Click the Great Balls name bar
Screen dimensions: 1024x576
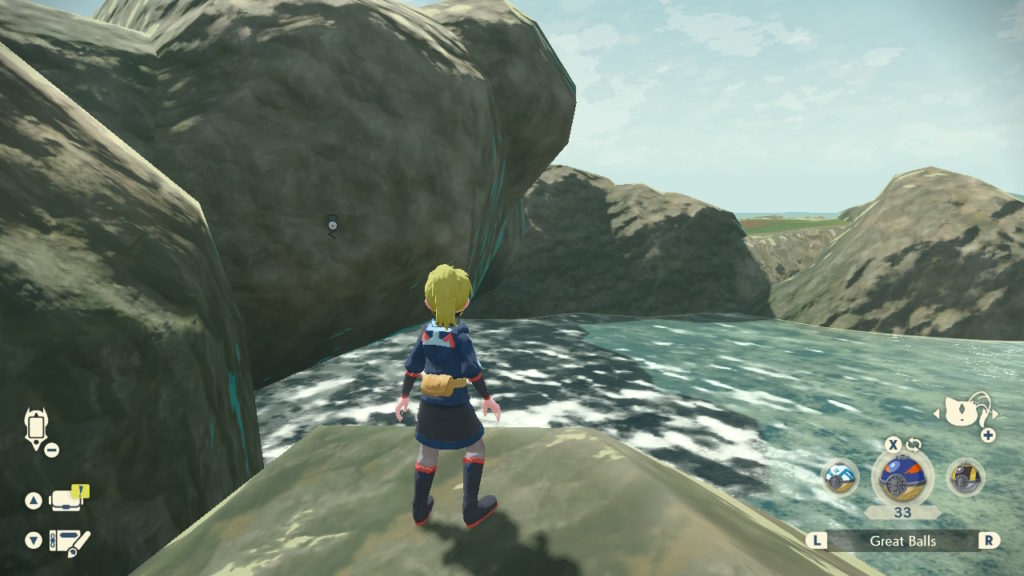[x=902, y=540]
